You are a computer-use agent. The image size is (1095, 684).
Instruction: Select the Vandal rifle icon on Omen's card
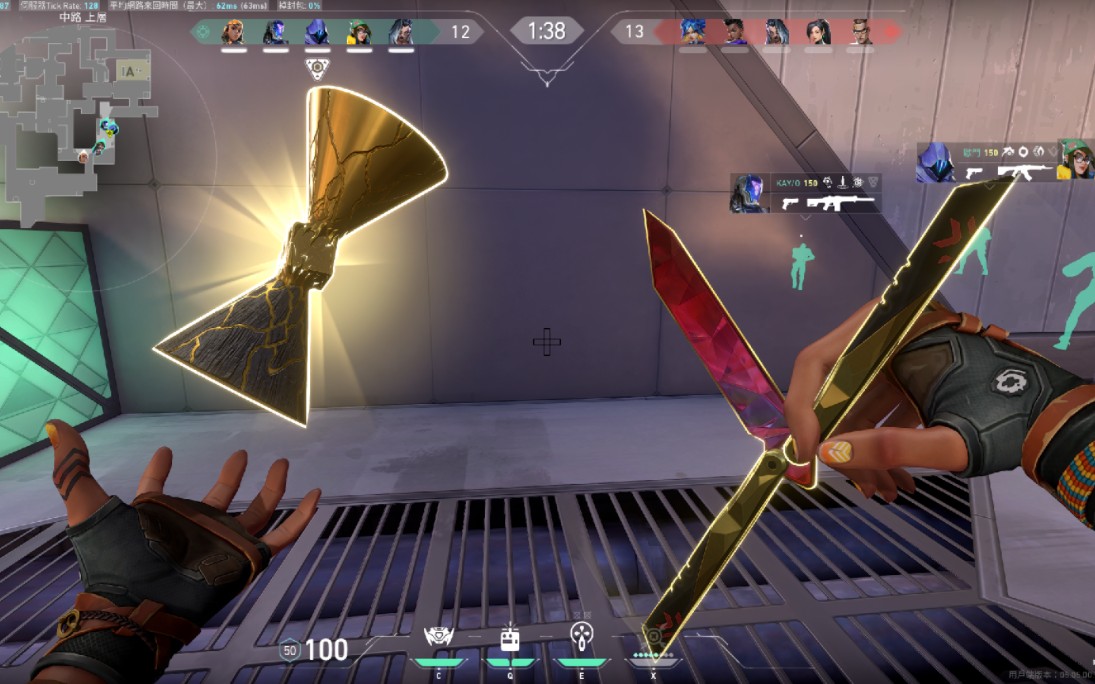1022,172
